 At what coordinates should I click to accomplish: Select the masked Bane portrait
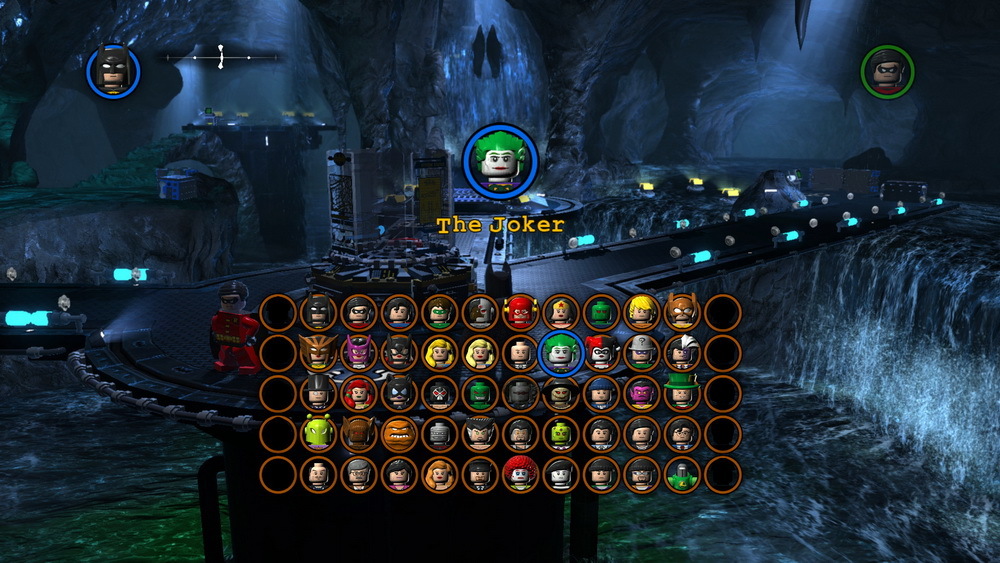coord(439,393)
